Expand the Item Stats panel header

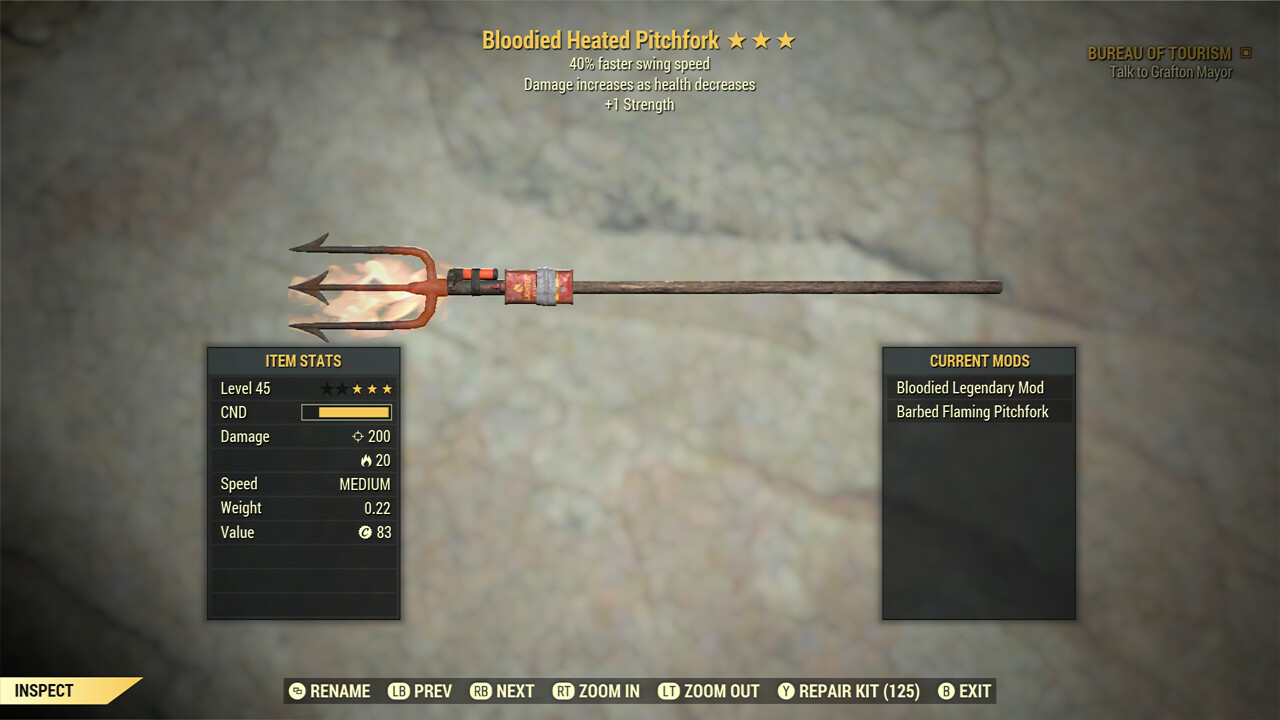tap(303, 361)
